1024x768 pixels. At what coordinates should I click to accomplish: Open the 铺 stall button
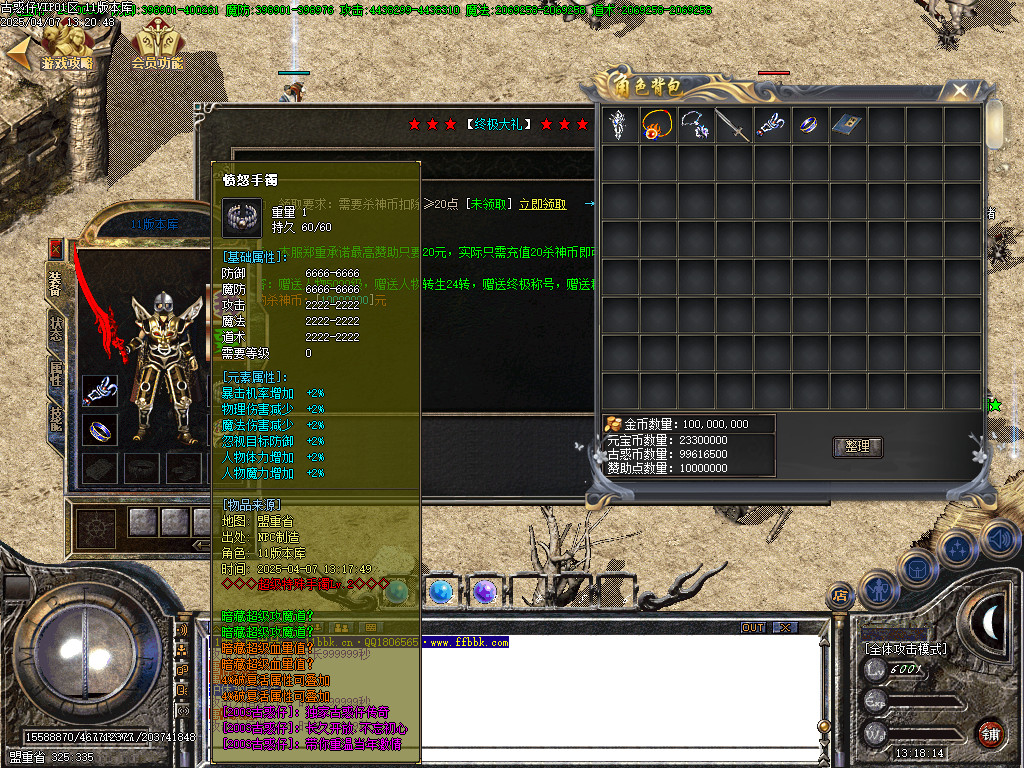(x=990, y=732)
